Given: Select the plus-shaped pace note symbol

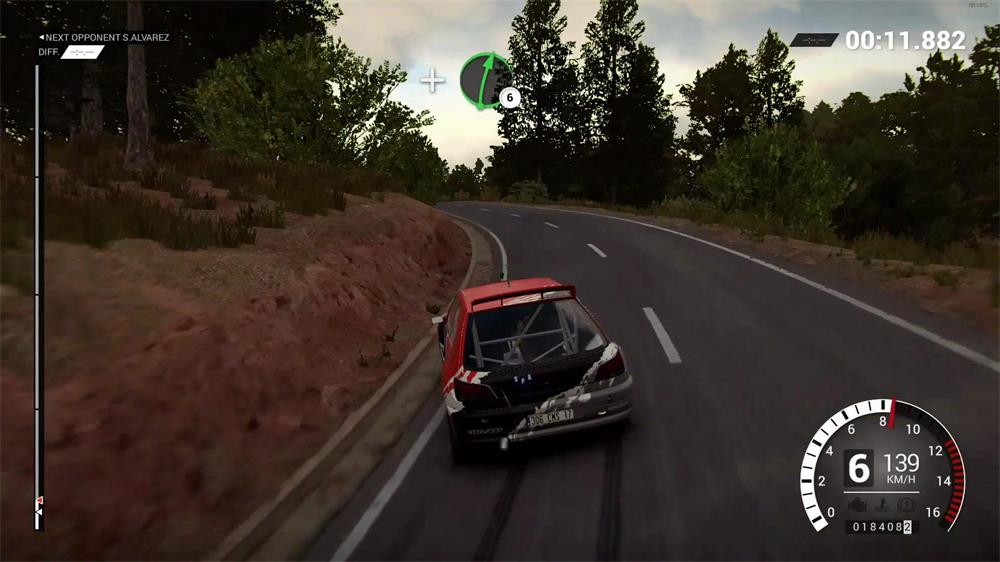Looking at the screenshot, I should [432, 80].
